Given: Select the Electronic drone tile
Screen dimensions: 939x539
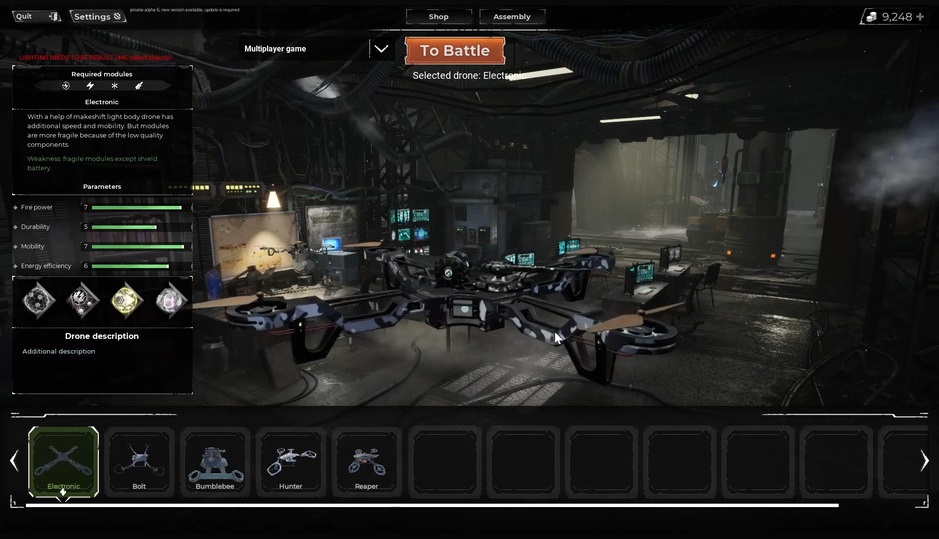Looking at the screenshot, I should (63, 461).
